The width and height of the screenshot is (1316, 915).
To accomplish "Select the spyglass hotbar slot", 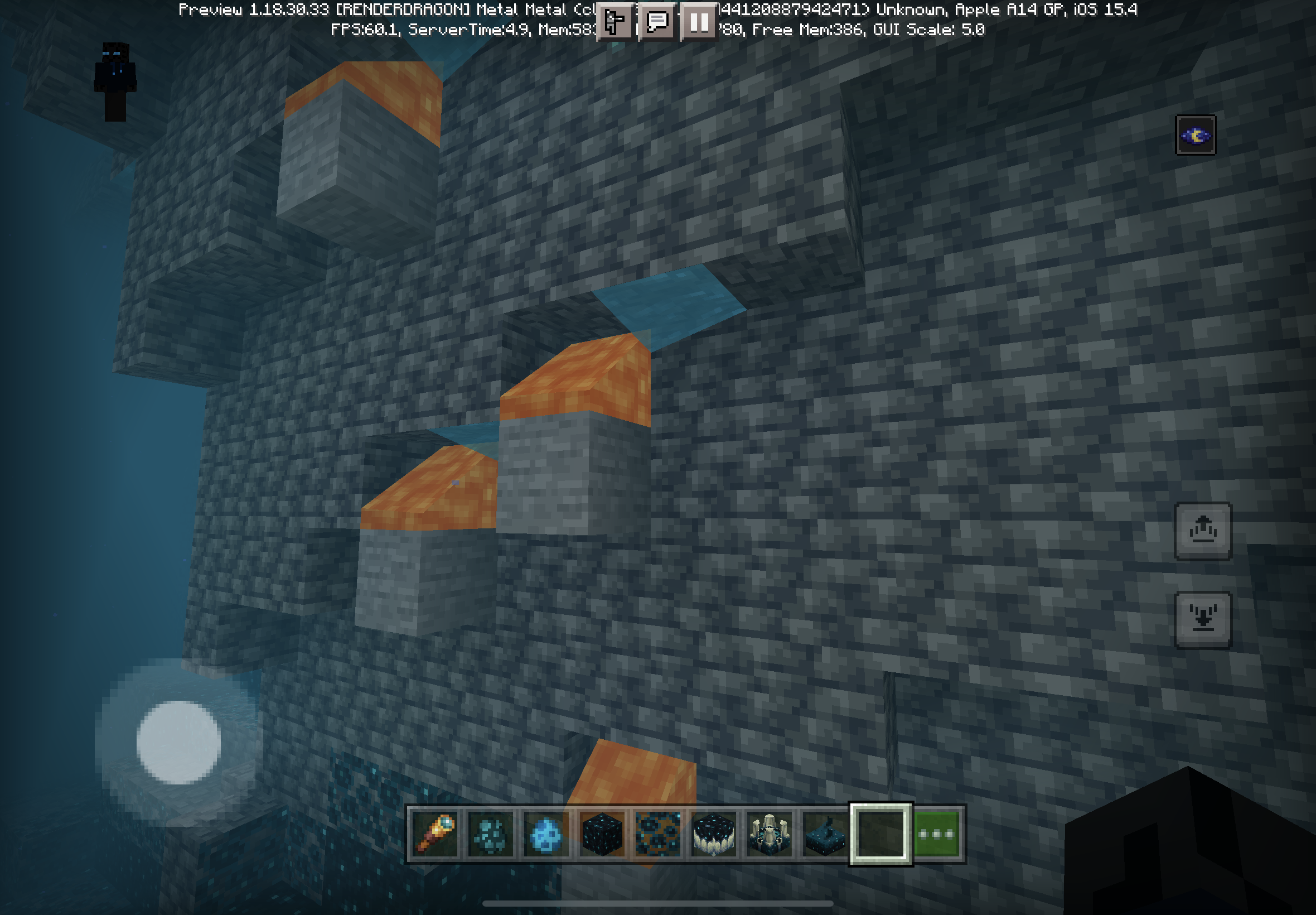I will [434, 834].
